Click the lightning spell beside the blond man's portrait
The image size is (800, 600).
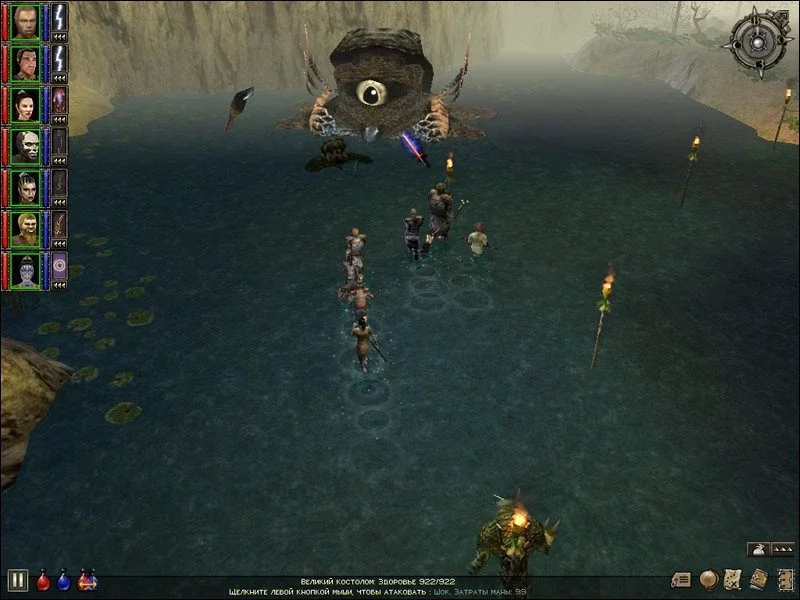(59, 16)
